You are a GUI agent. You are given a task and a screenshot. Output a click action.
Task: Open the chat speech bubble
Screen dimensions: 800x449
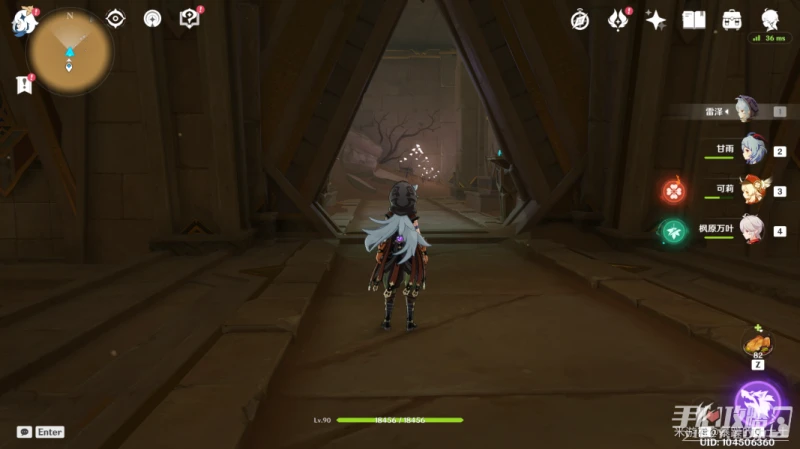(x=24, y=432)
